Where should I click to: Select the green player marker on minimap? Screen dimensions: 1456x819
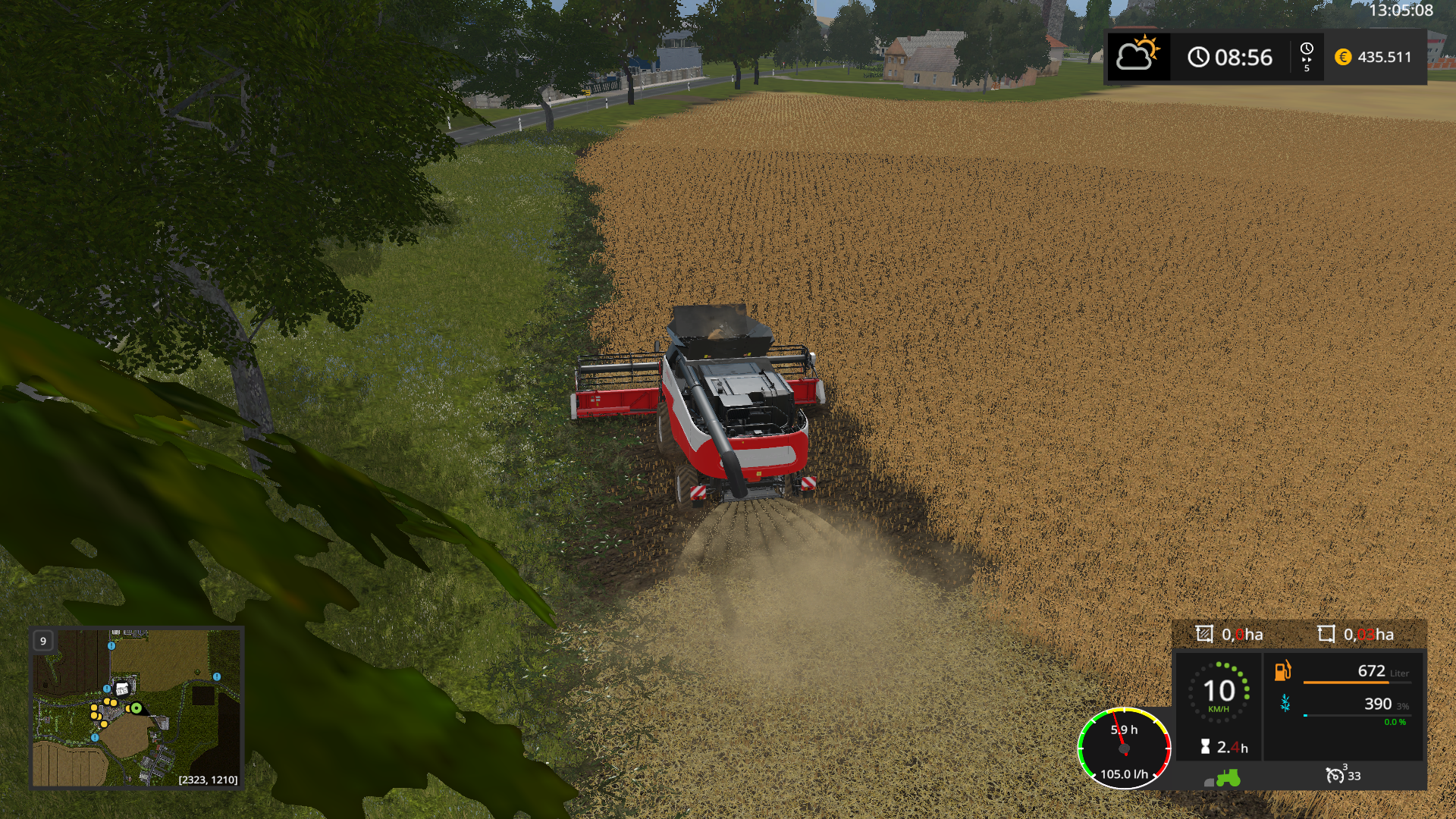(x=136, y=708)
